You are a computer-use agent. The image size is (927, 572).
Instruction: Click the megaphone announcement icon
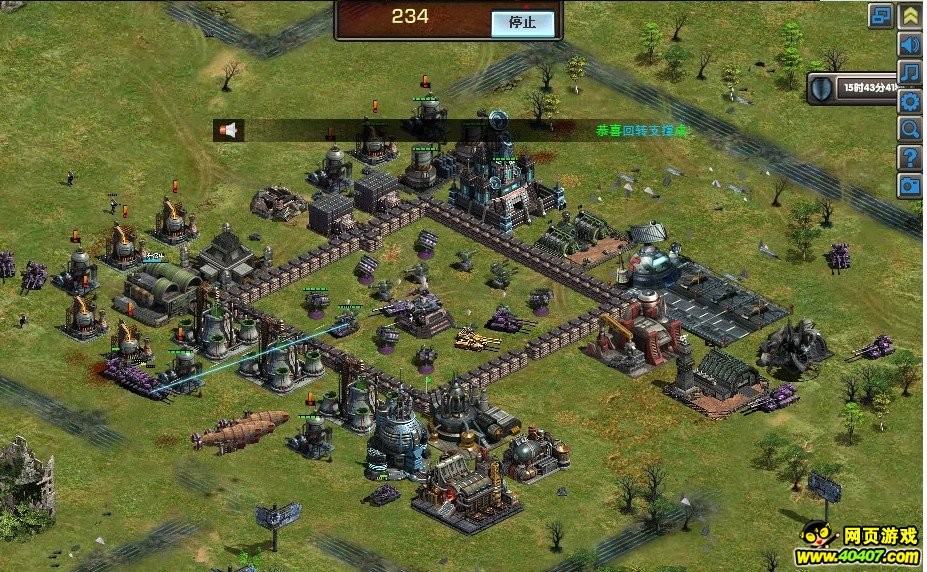tap(230, 130)
